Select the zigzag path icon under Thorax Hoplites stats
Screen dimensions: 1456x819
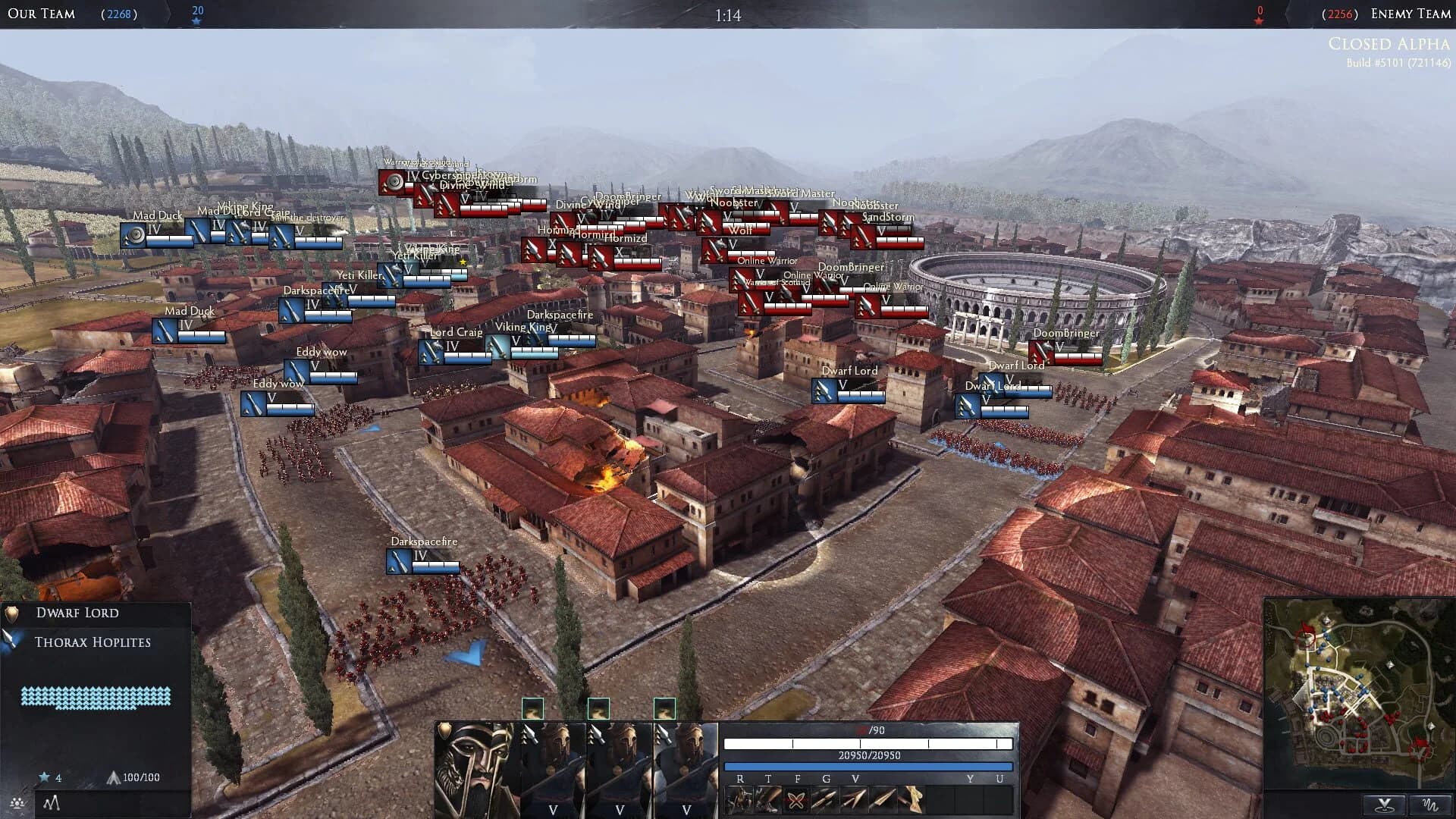[51, 802]
